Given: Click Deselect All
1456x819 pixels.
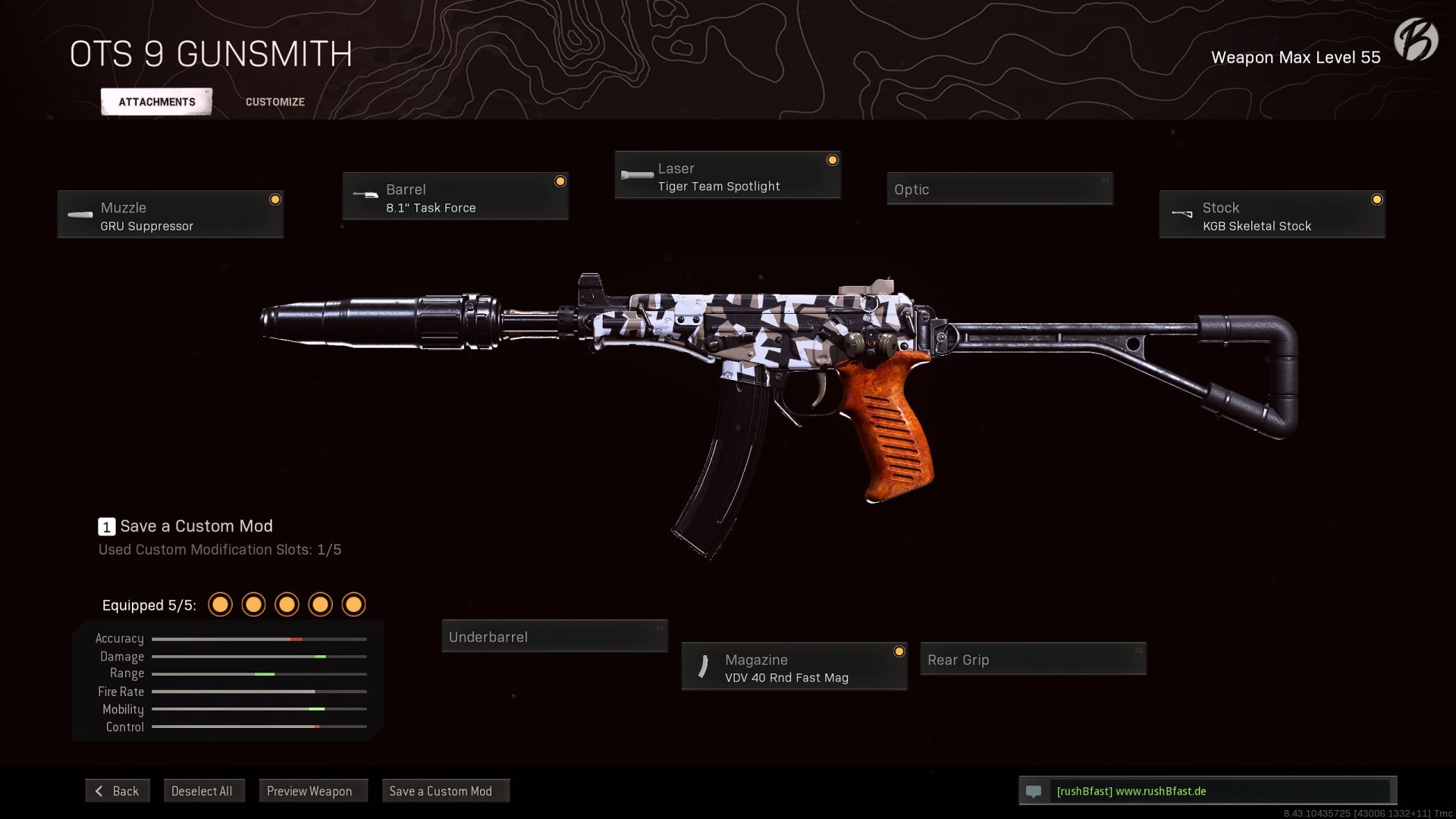Looking at the screenshot, I should (x=204, y=790).
